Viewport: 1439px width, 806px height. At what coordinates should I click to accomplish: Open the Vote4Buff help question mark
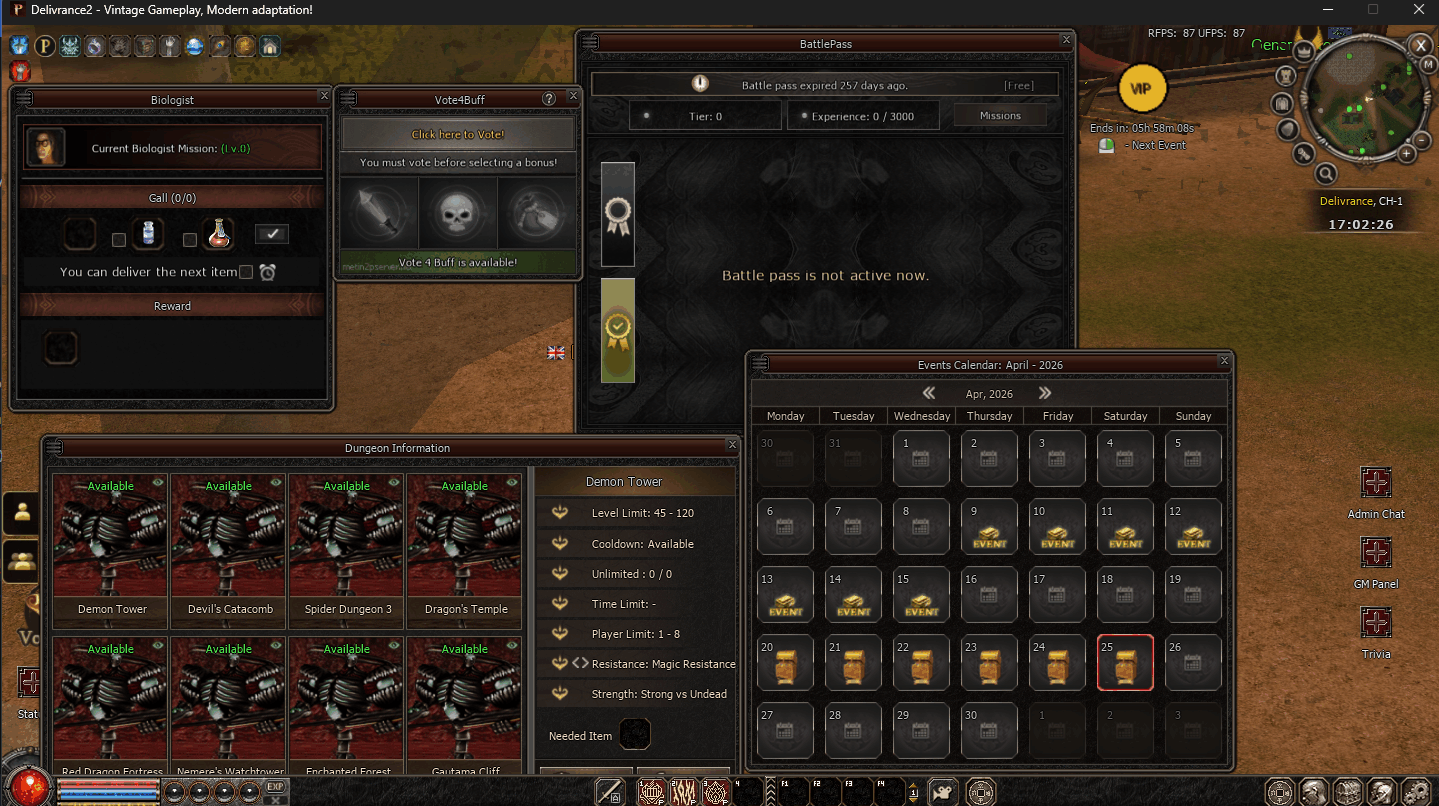[x=548, y=99]
